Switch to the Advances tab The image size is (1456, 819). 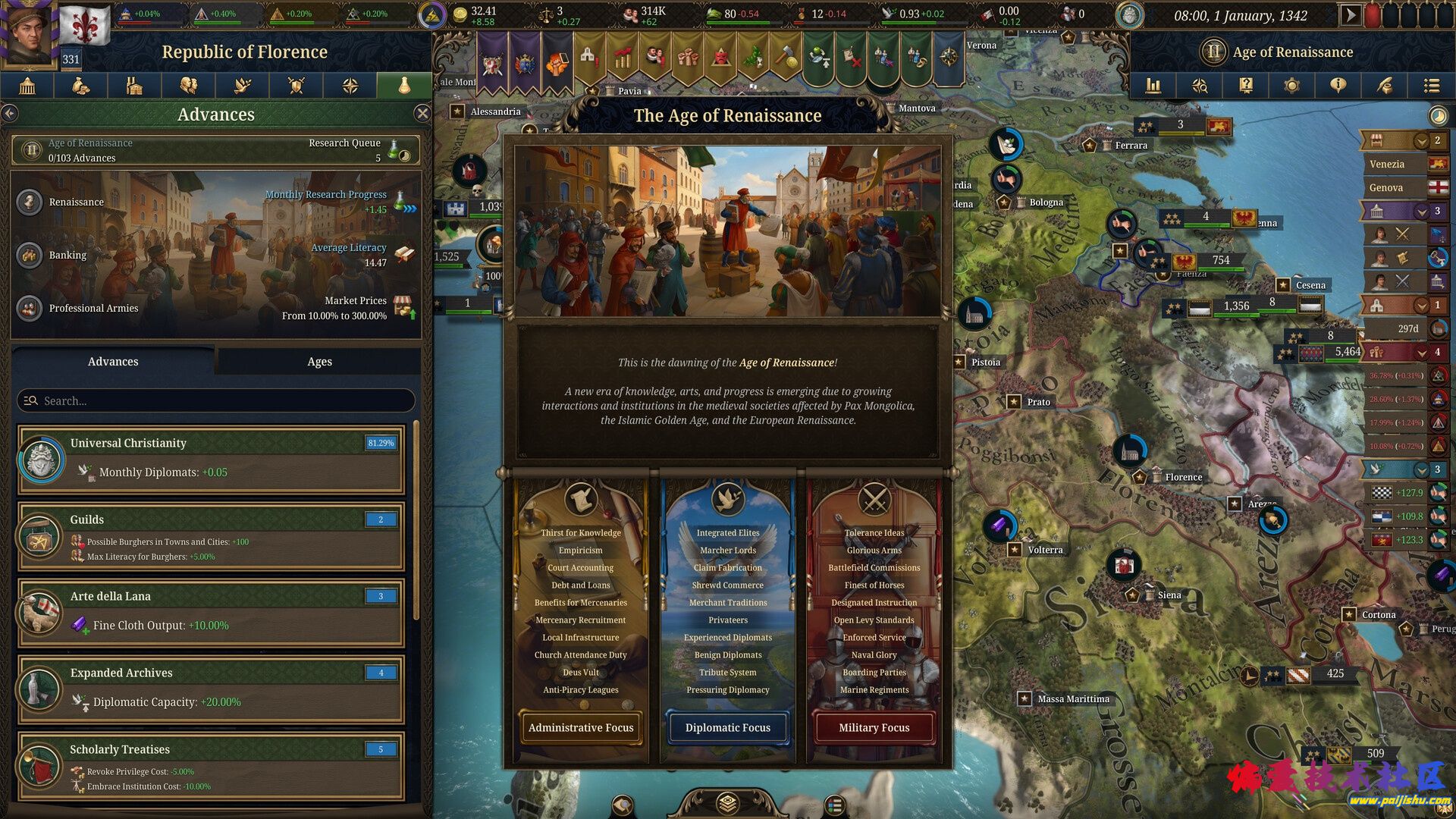pyautogui.click(x=112, y=362)
